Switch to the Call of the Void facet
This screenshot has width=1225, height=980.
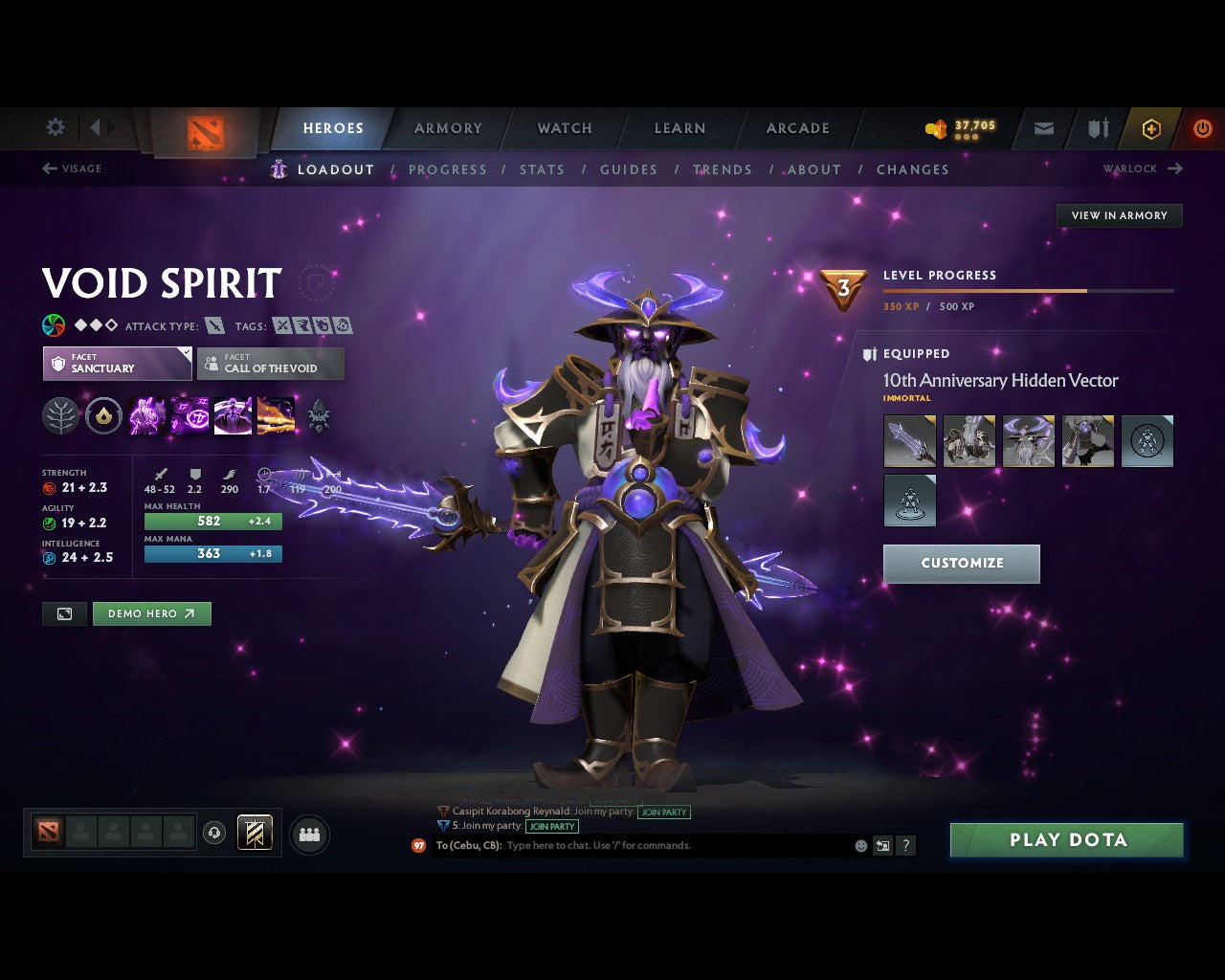(x=271, y=364)
